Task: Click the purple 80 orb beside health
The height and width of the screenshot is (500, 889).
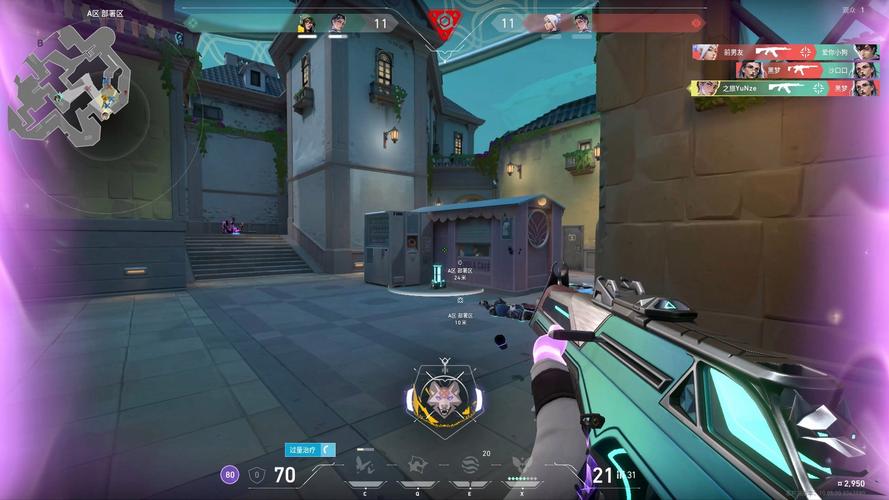Action: tap(230, 474)
